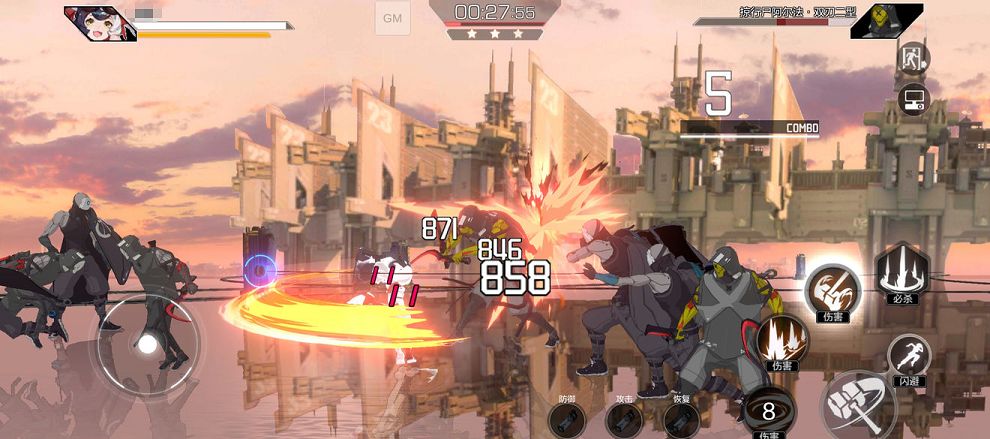This screenshot has height=439, width=990.
Task: Activate the 闪避 dodge button
Action: [908, 356]
